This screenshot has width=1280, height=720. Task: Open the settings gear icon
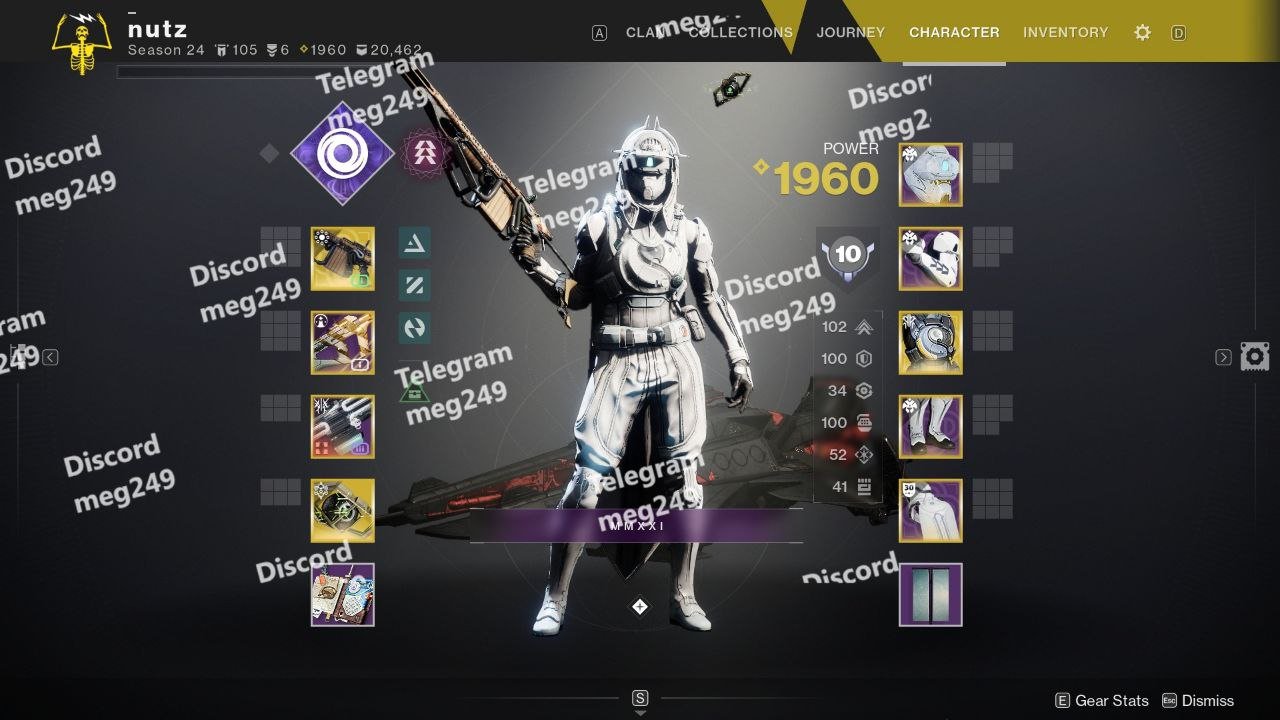pos(1142,33)
